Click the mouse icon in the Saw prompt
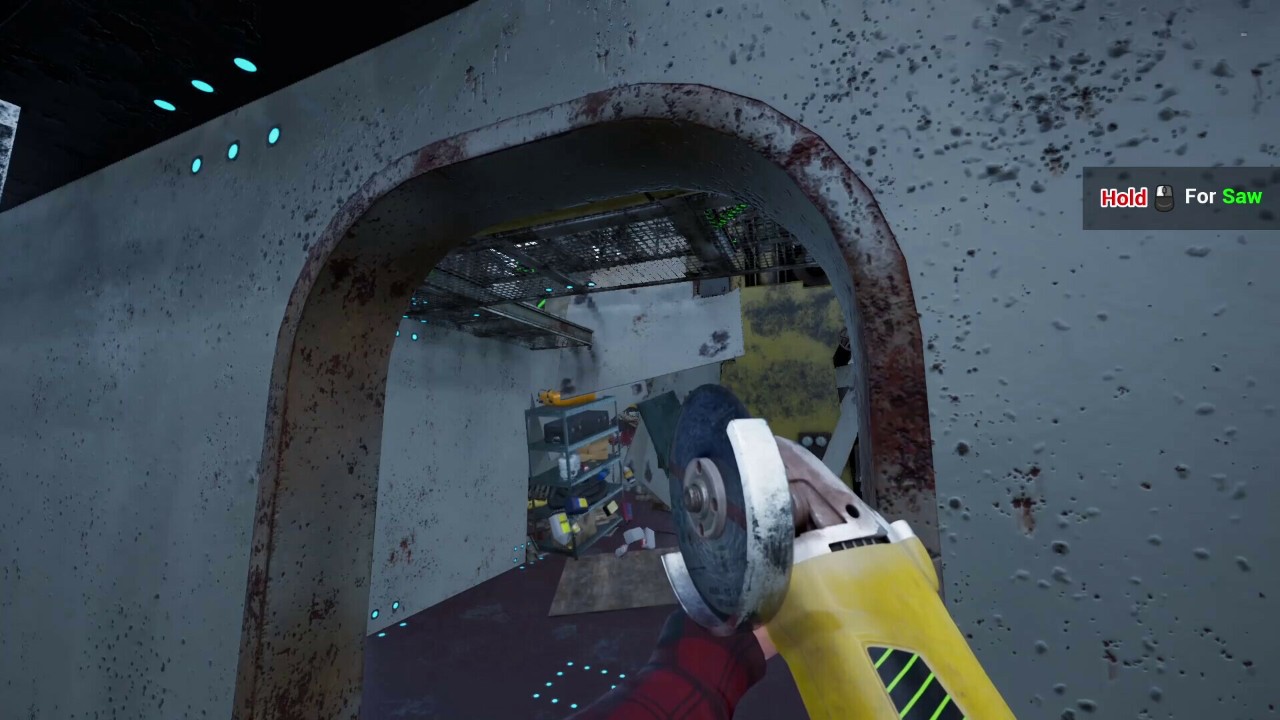The height and width of the screenshot is (720, 1280). click(x=1163, y=197)
